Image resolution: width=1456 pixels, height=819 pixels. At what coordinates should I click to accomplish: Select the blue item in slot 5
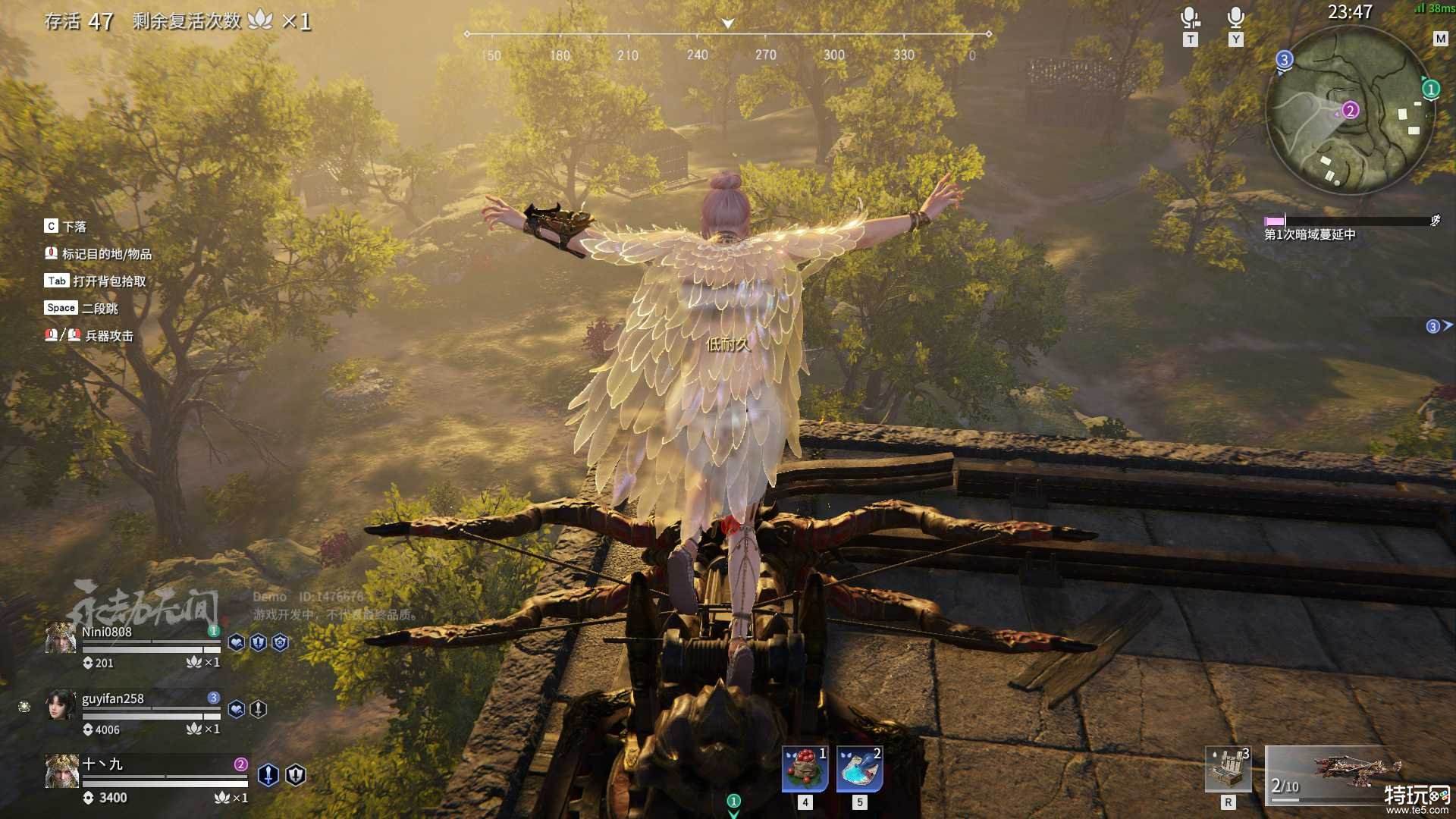(x=859, y=768)
